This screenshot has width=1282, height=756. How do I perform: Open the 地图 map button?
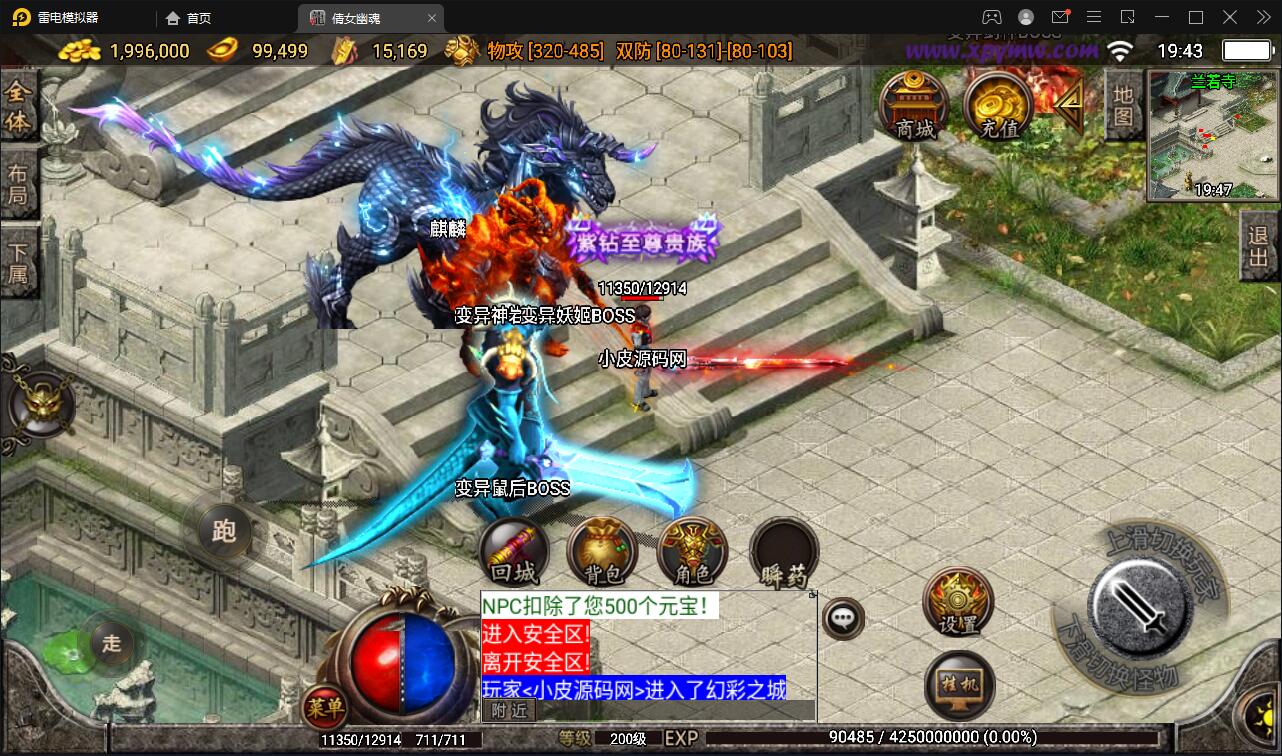coord(1122,103)
